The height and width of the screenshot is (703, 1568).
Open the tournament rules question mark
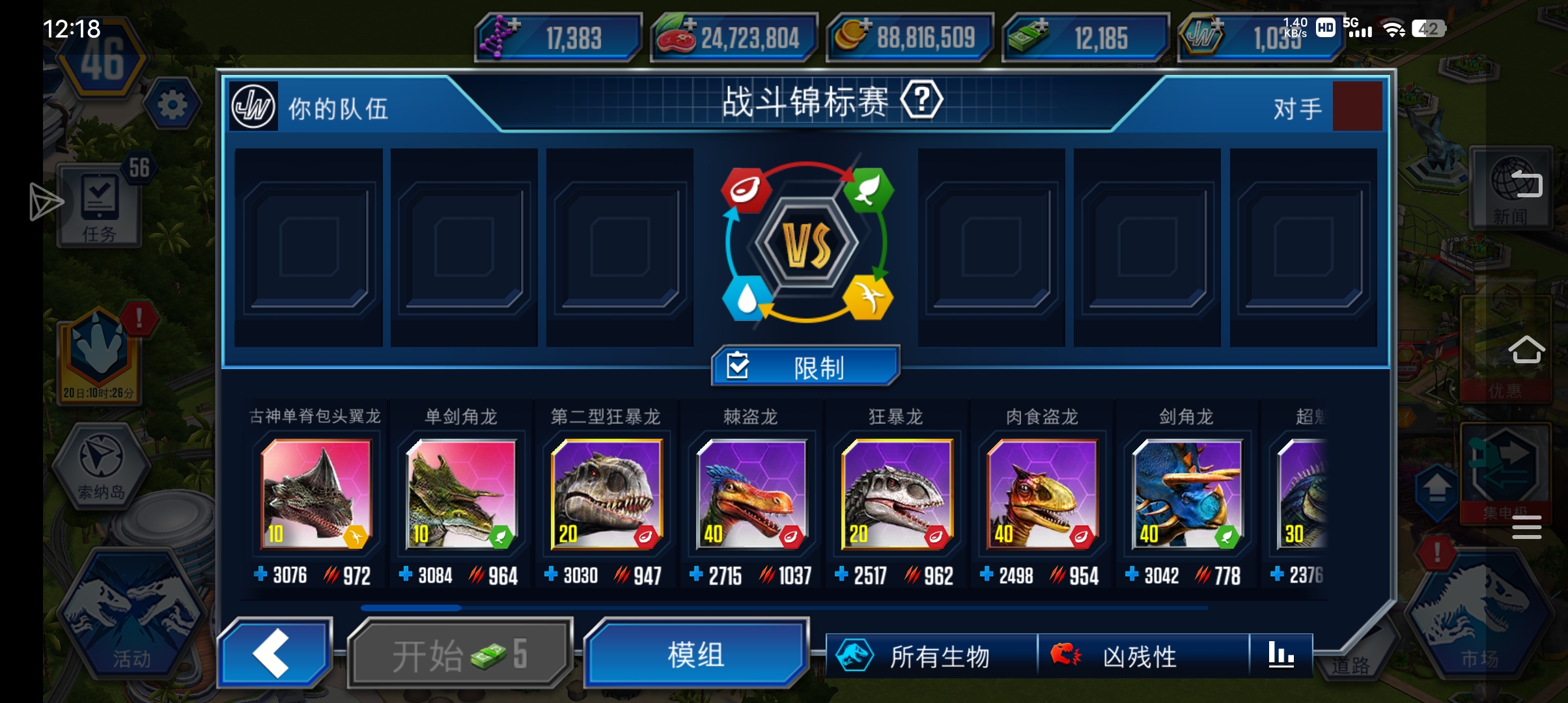click(921, 100)
